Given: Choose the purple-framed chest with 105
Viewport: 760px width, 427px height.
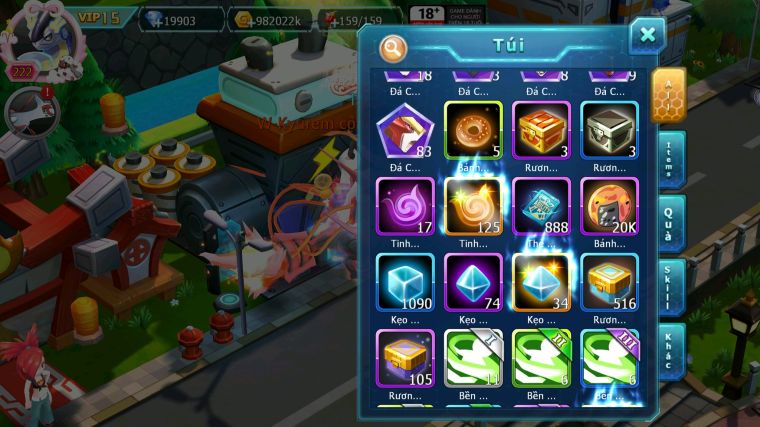Looking at the screenshot, I should (405, 358).
